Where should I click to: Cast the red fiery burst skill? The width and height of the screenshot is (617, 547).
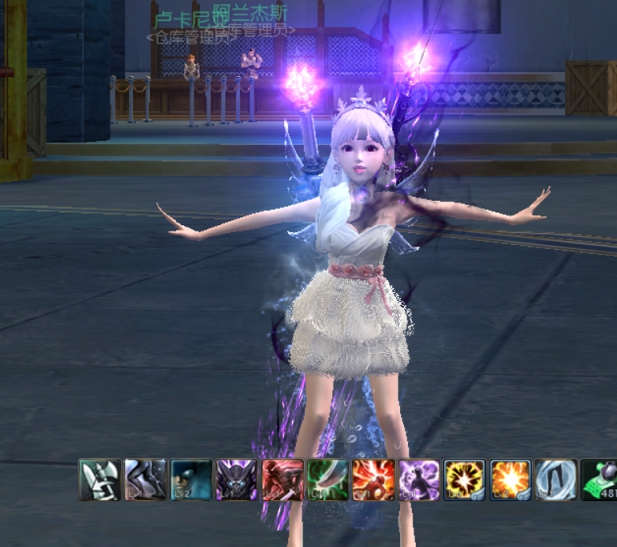click(x=373, y=480)
